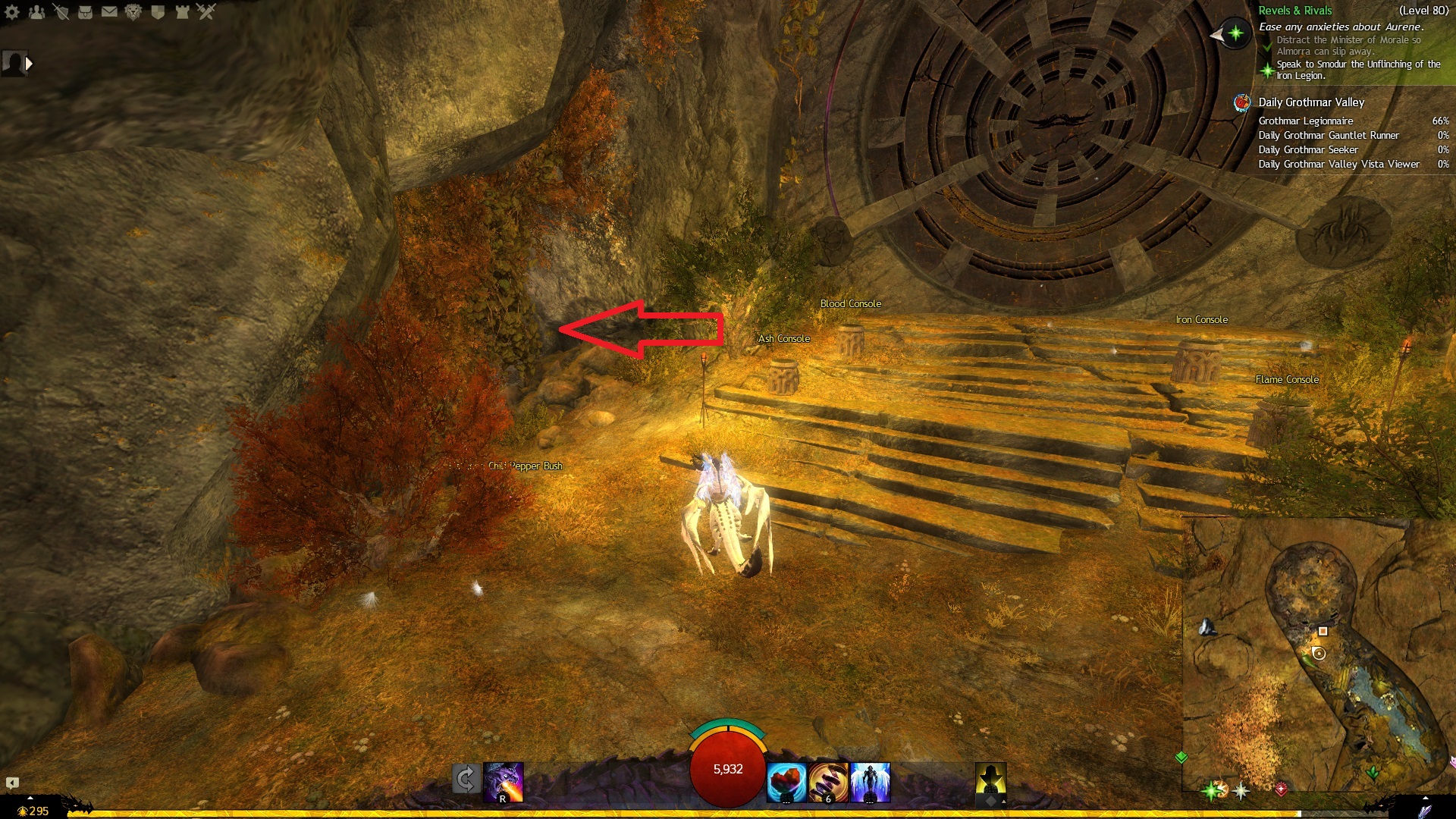Click the weapon swap arrow button
Viewport: 1456px width, 819px height.
466,780
